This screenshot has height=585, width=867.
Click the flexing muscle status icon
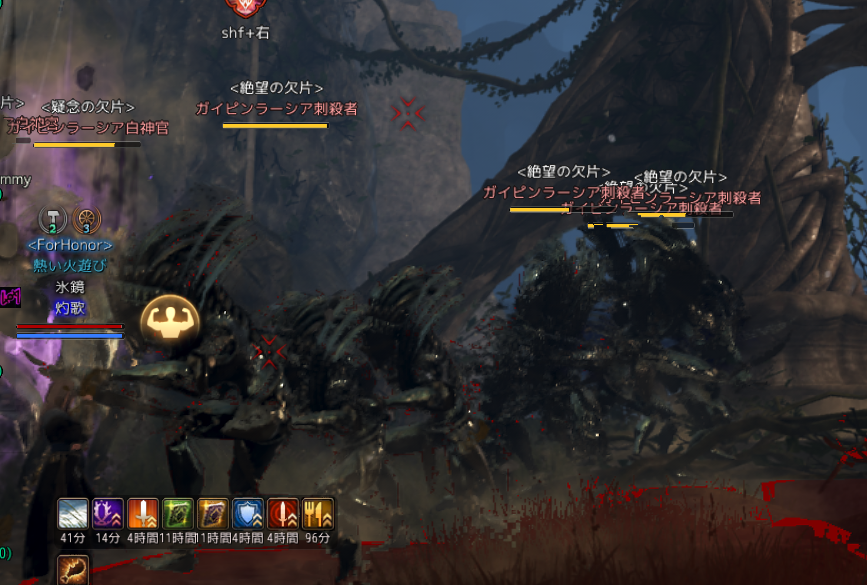point(169,321)
